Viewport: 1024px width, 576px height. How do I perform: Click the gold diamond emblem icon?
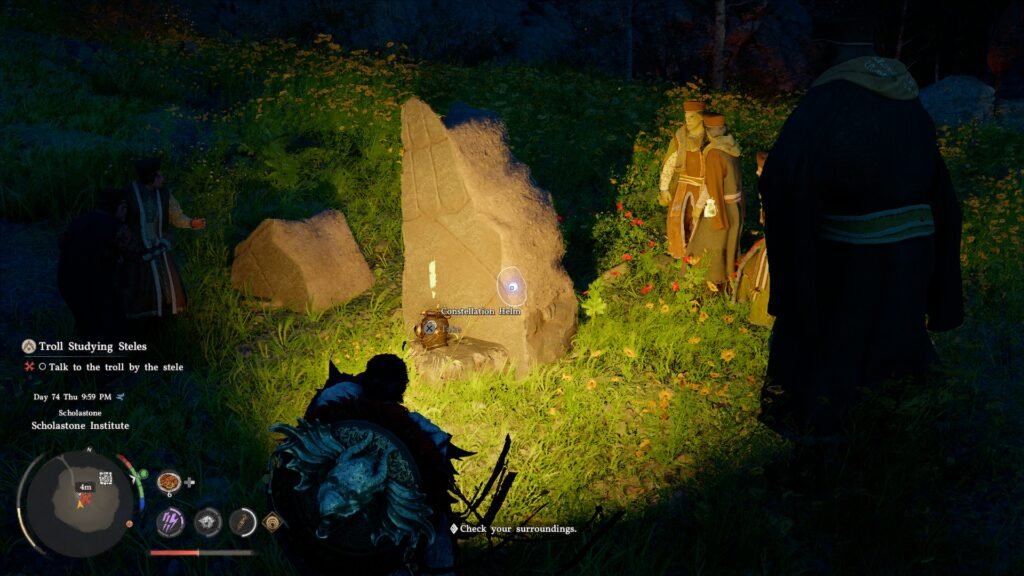tap(272, 521)
